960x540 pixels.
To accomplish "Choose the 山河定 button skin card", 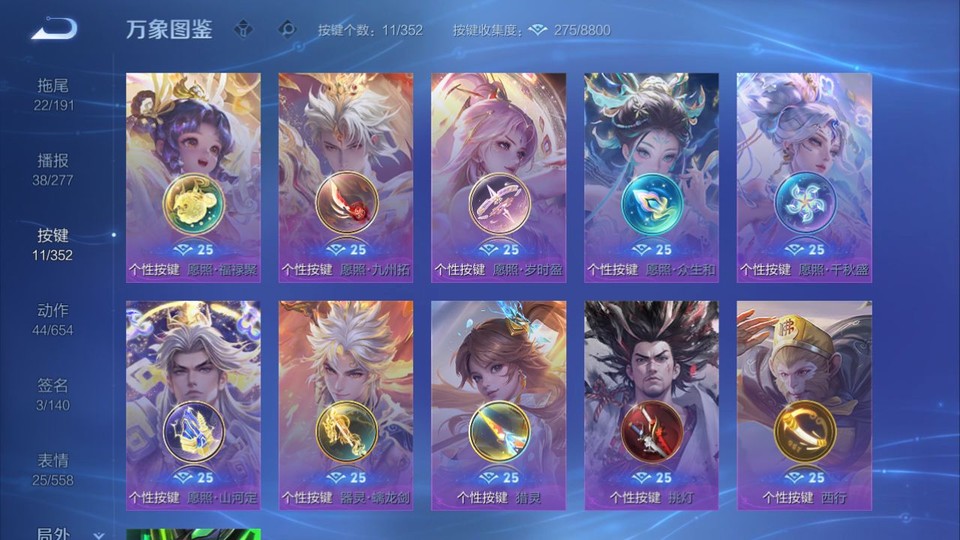I will pos(193,405).
